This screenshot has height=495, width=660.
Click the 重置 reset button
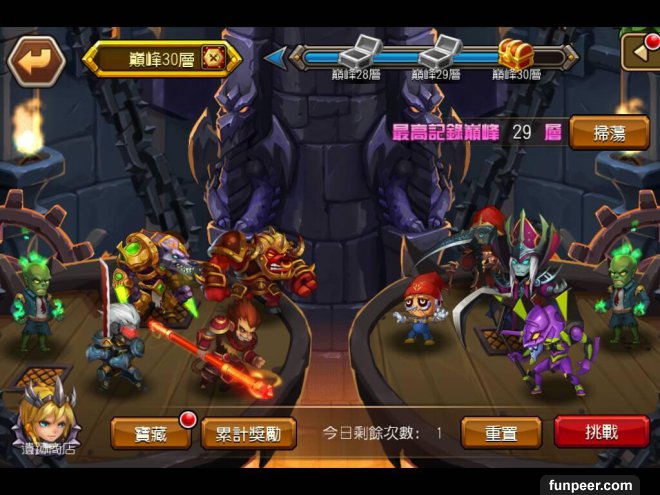pos(501,433)
